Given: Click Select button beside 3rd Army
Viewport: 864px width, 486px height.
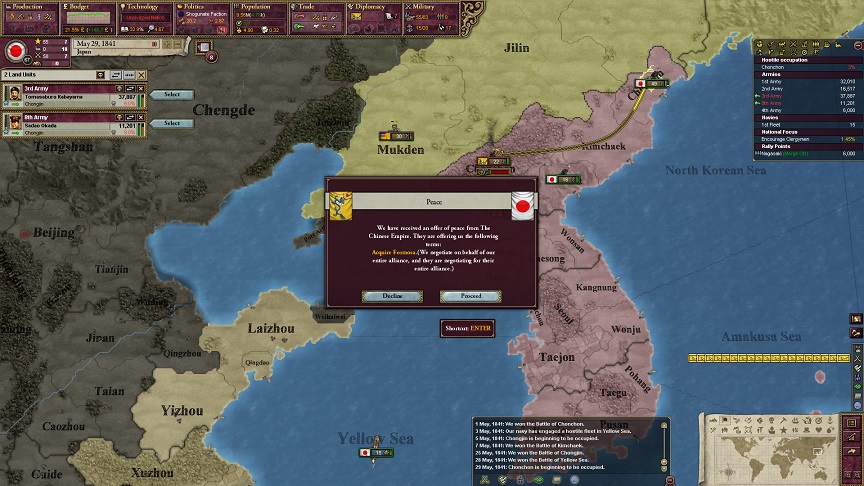Looking at the screenshot, I should click(172, 95).
